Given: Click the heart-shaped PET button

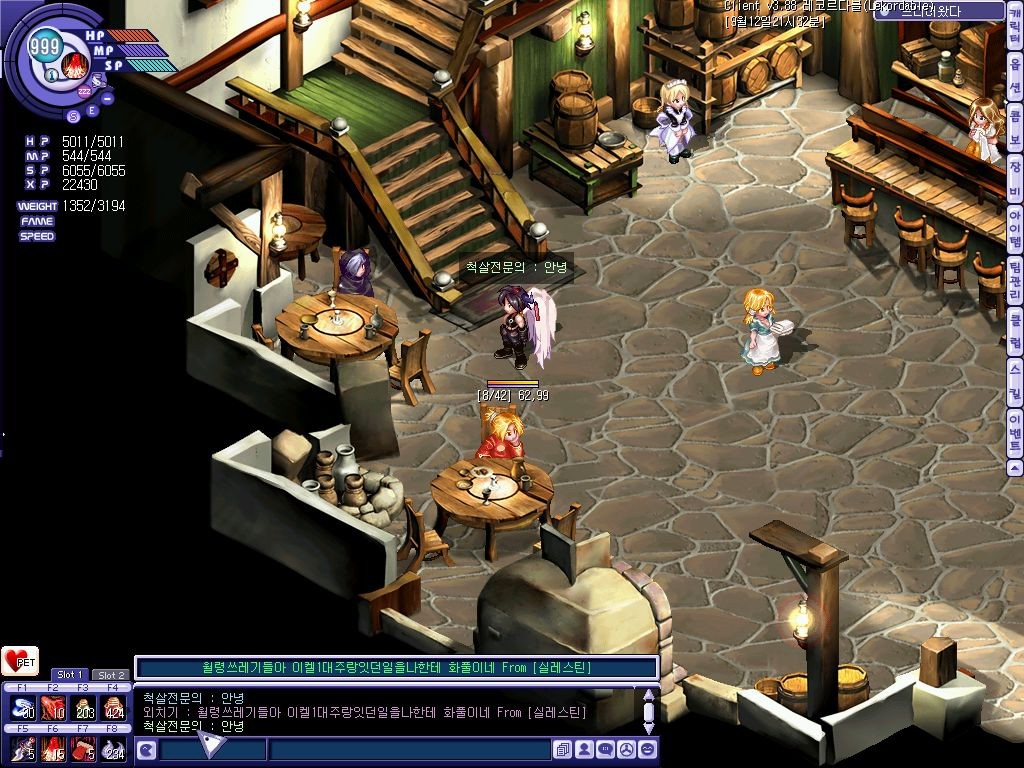Looking at the screenshot, I should tap(20, 661).
